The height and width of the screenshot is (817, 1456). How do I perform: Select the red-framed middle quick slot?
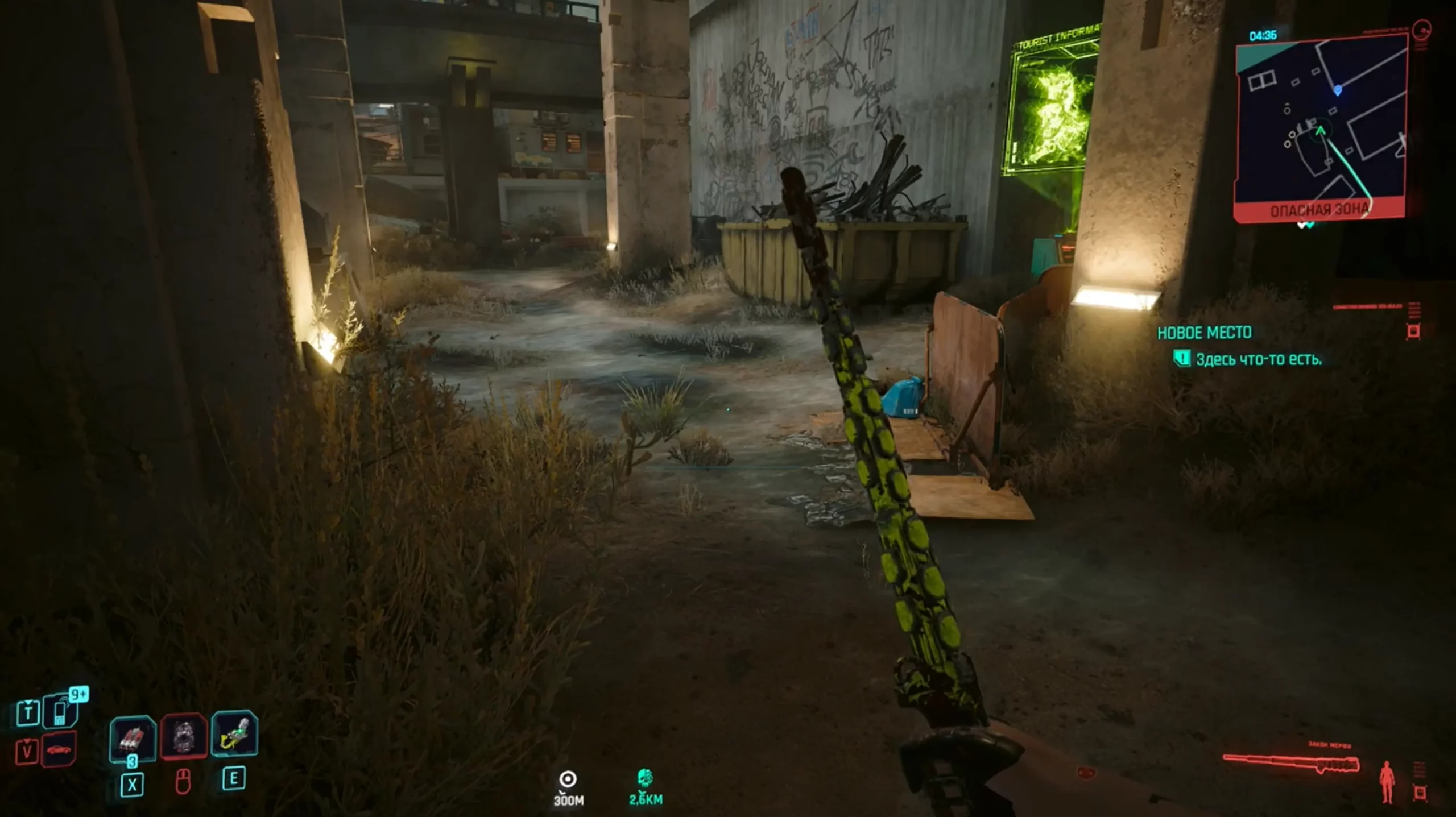coord(184,737)
